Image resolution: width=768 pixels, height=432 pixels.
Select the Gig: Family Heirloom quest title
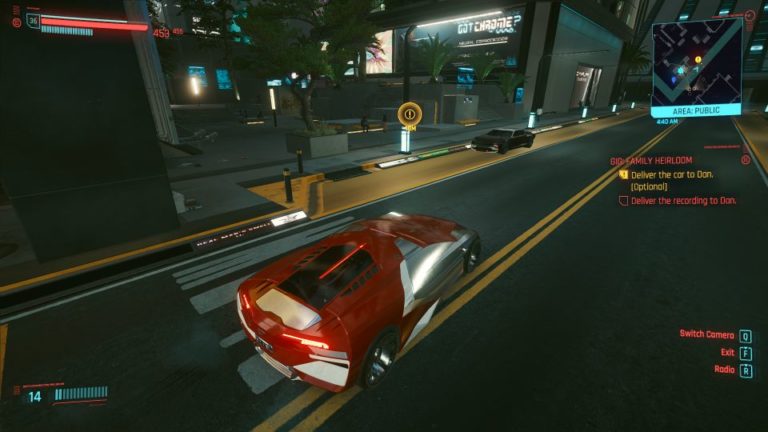654,160
